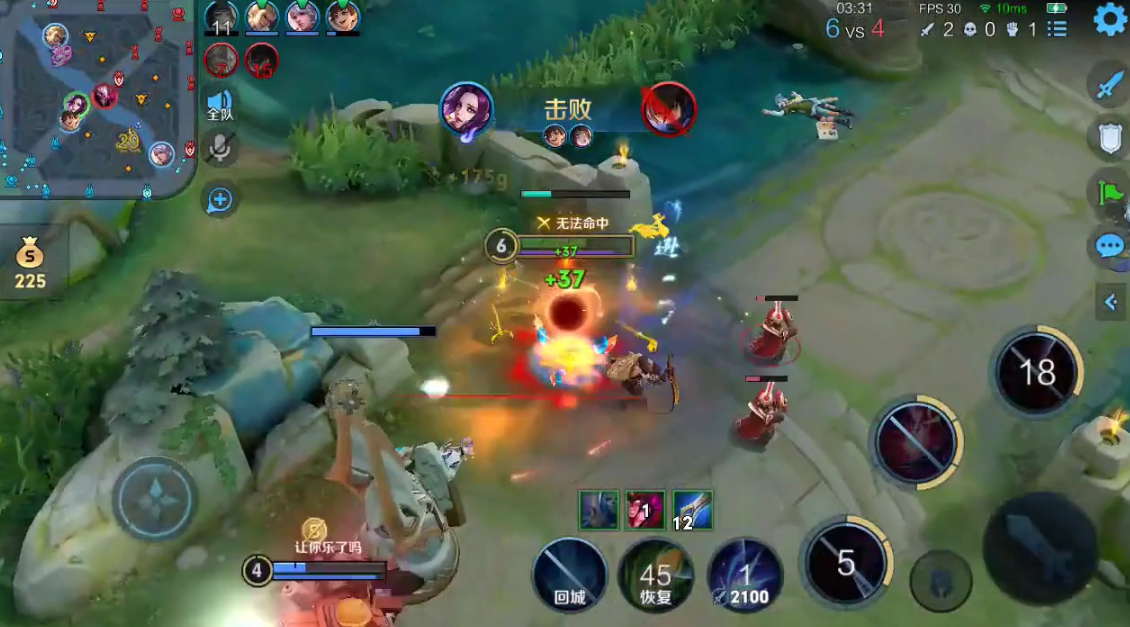This screenshot has width=1130, height=627.
Task: Use the 回城 recall ability
Action: coord(569,574)
